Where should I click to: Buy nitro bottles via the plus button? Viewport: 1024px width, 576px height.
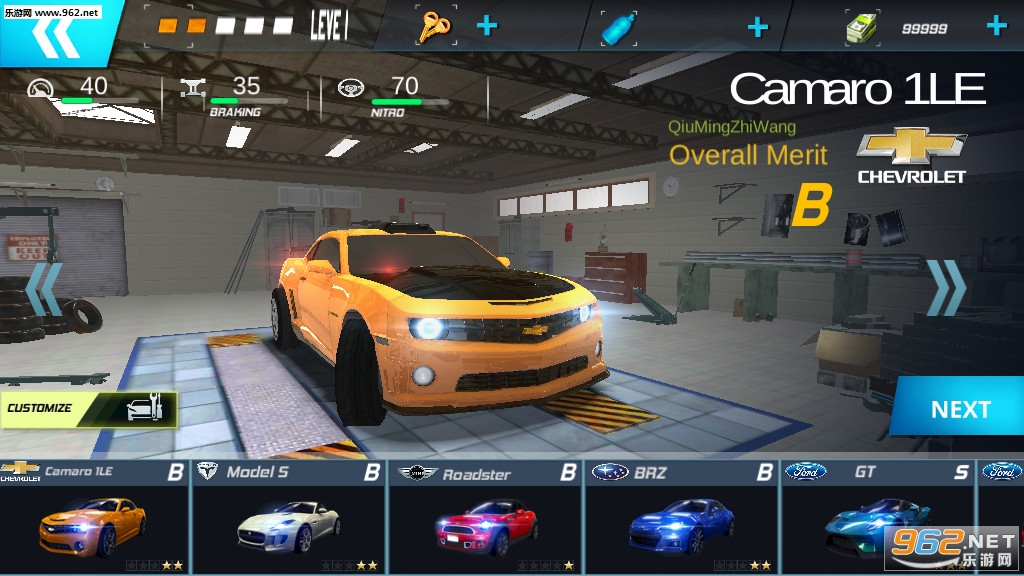758,27
